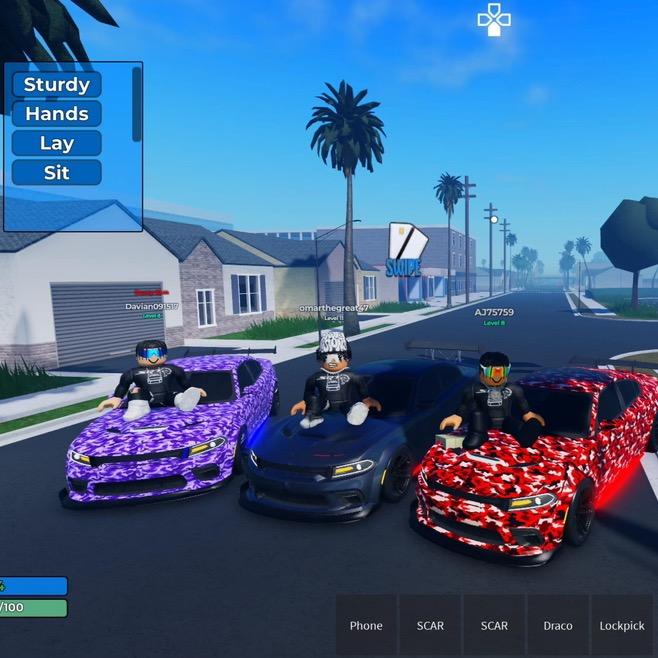Choose the Hands emote button
Screen dimensions: 658x658
click(57, 114)
